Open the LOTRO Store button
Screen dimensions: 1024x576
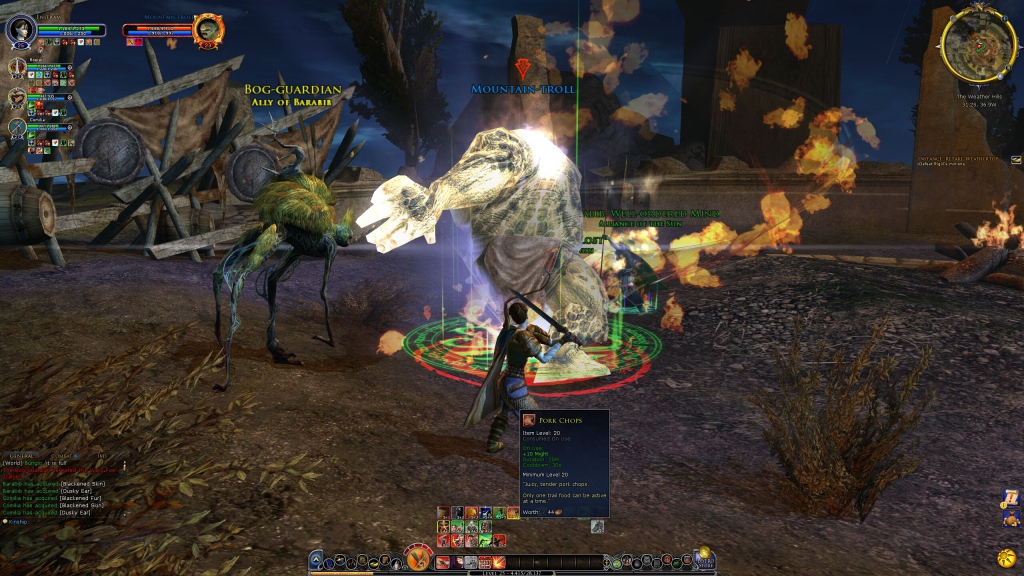702,557
